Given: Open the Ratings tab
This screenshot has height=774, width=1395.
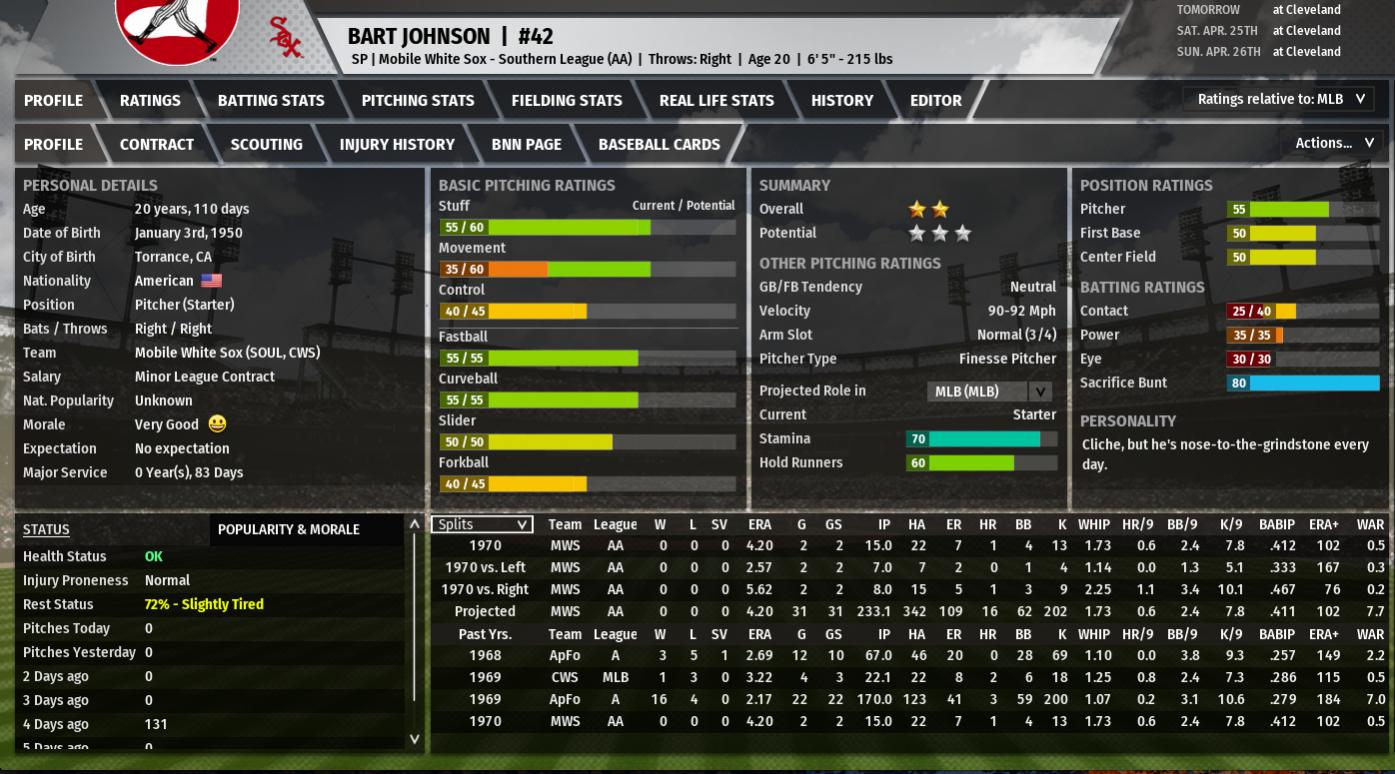Looking at the screenshot, I should [x=150, y=100].
